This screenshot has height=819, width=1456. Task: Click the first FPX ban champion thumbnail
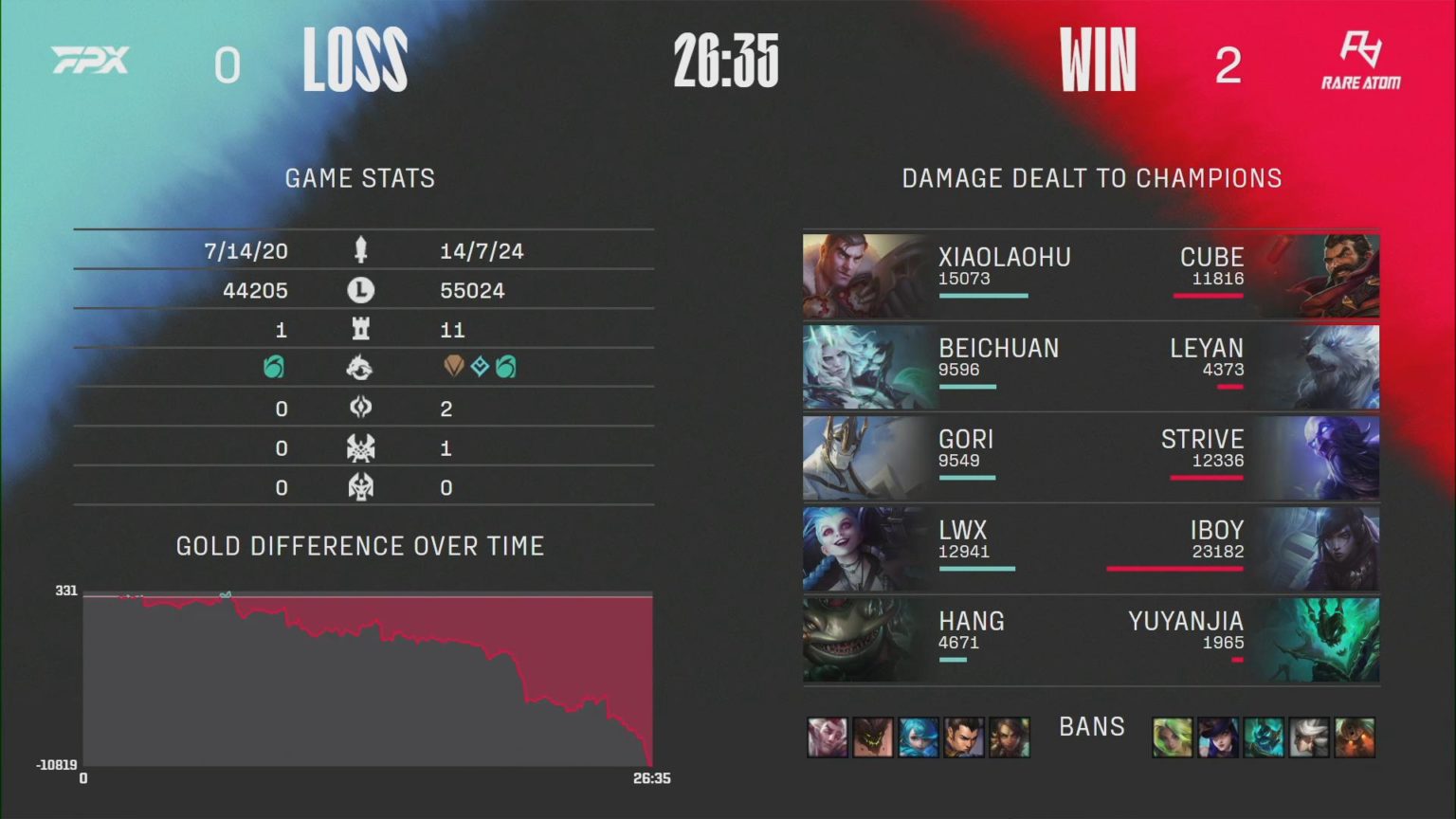[x=828, y=737]
